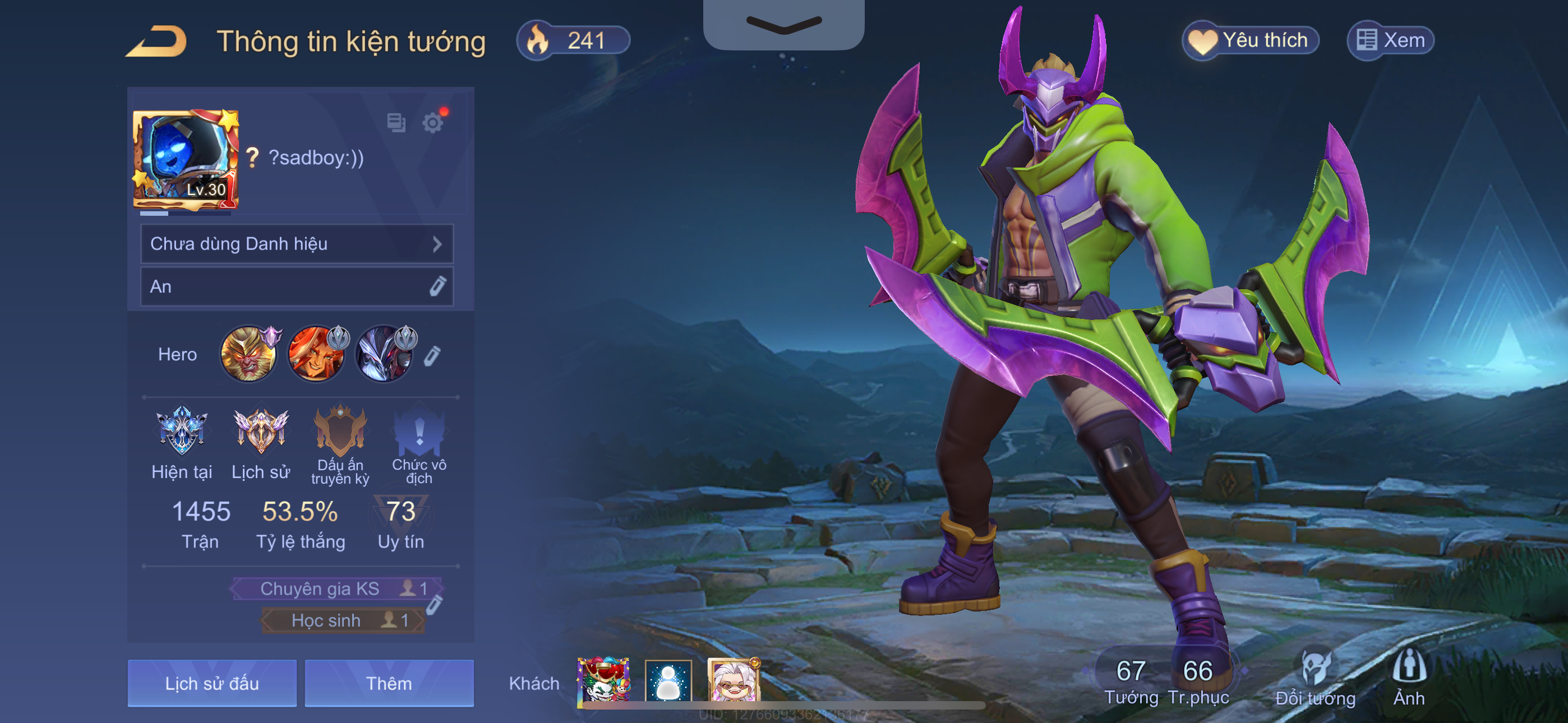Edit the Chuyên gia KS tags
Screen dimensions: 1568x723
point(434,604)
